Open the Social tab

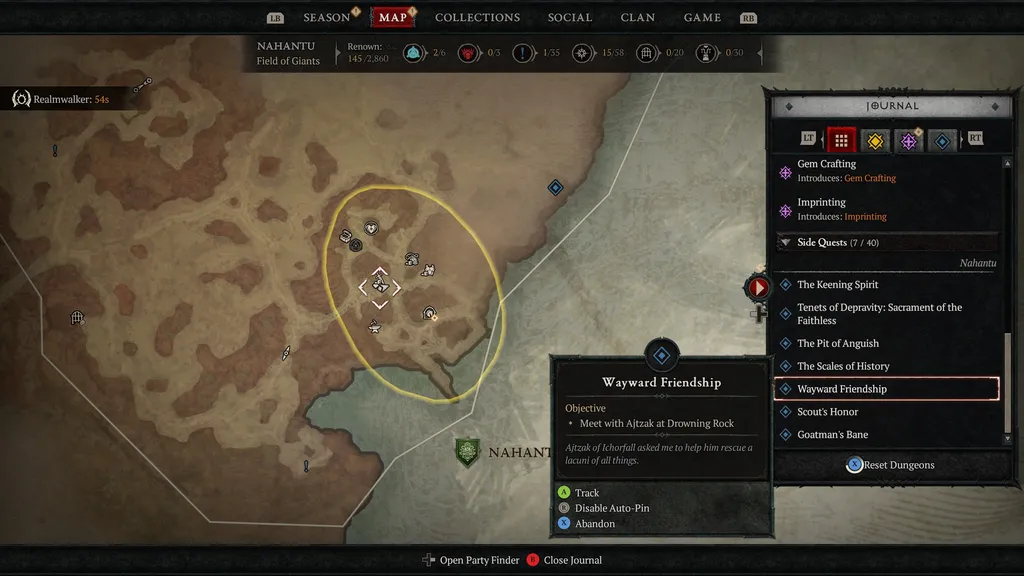pos(570,18)
